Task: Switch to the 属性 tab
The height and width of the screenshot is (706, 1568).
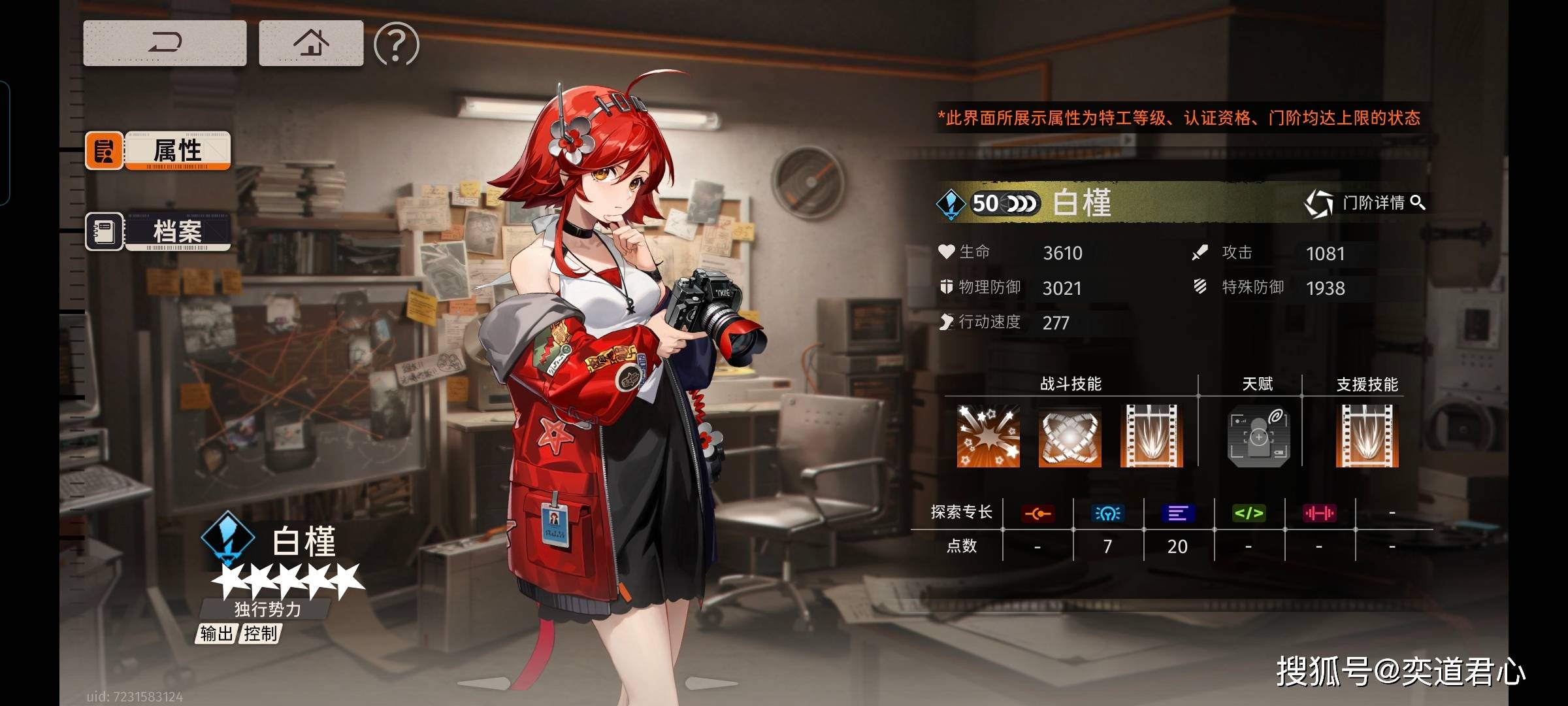Action: pyautogui.click(x=158, y=150)
